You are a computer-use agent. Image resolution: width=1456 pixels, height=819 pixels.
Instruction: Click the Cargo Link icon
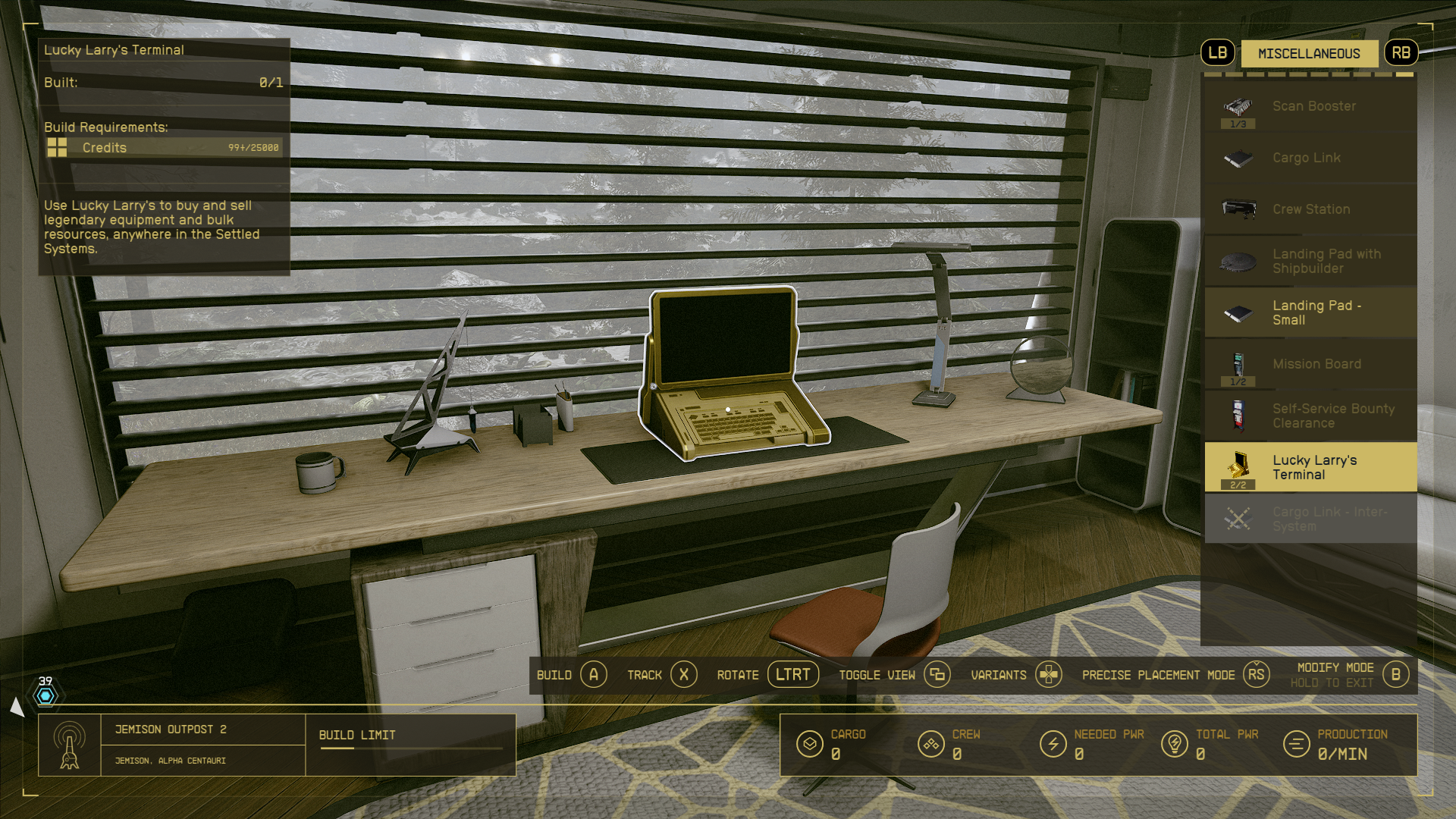[1238, 158]
